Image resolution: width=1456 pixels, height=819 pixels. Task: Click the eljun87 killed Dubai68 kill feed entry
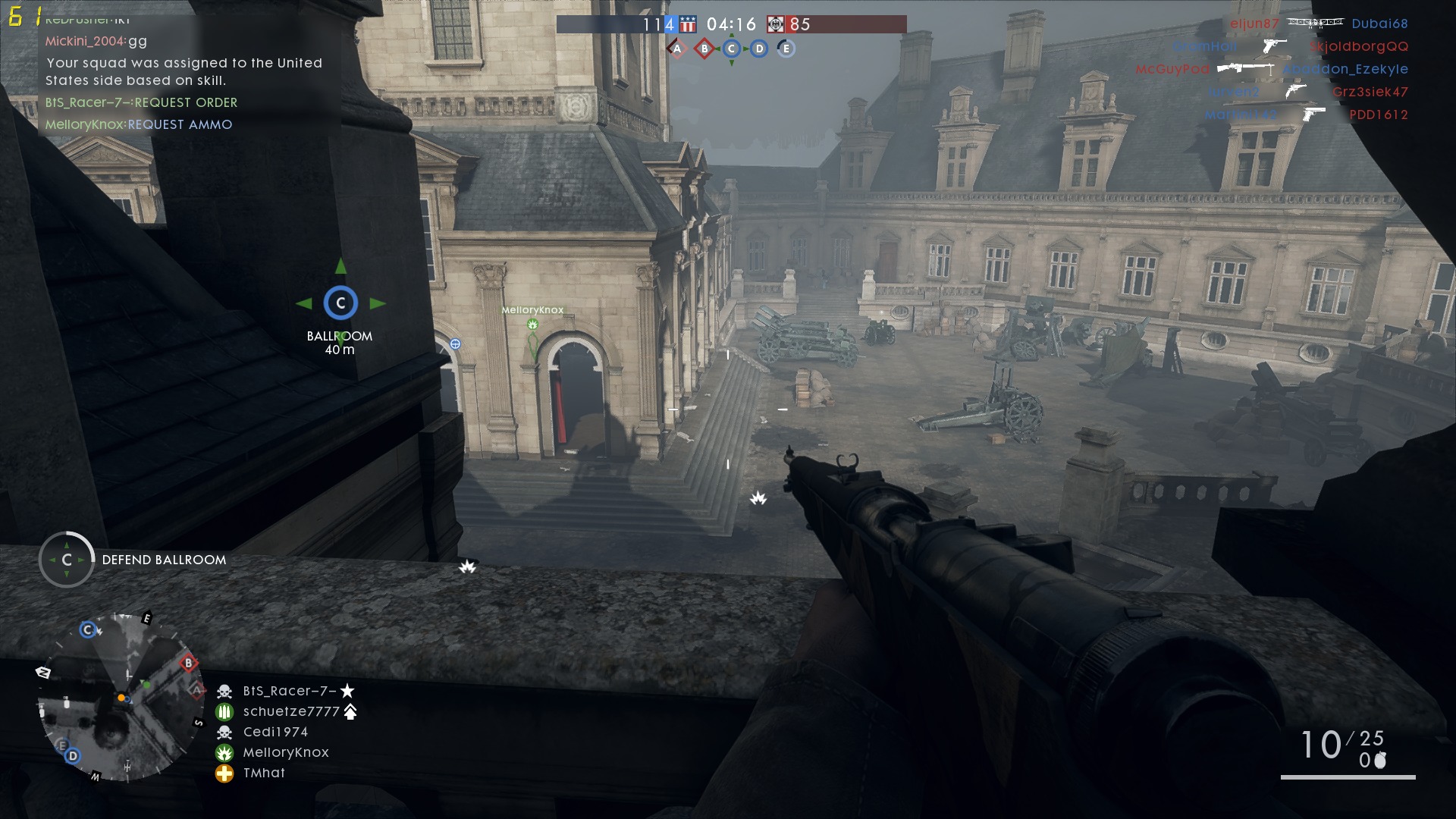click(1318, 24)
